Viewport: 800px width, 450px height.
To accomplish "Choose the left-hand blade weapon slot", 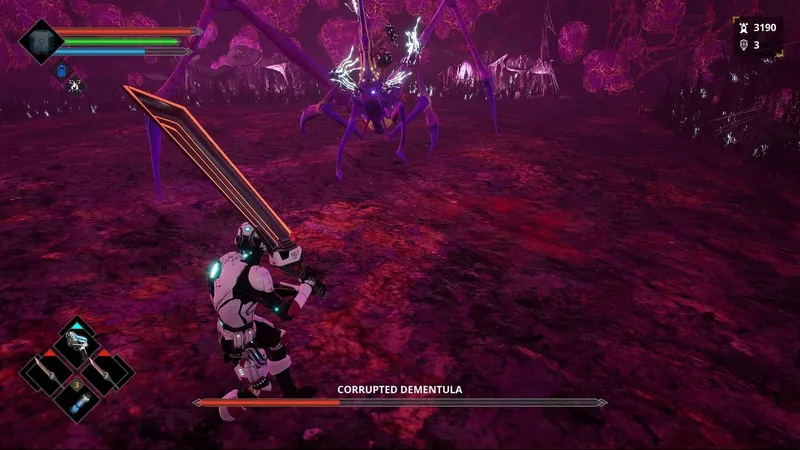I will pos(49,372).
